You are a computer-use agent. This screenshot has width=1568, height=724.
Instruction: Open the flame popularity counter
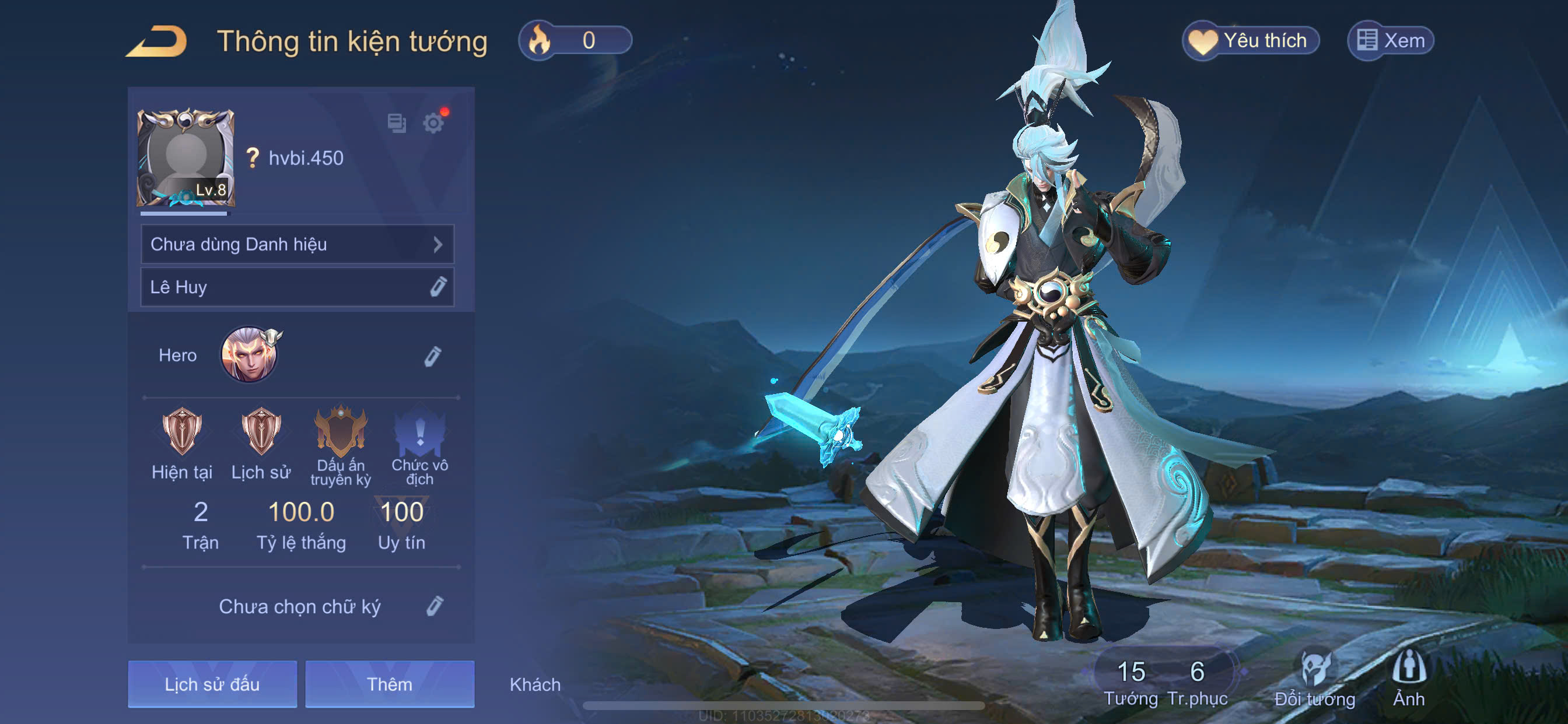pyautogui.click(x=574, y=41)
